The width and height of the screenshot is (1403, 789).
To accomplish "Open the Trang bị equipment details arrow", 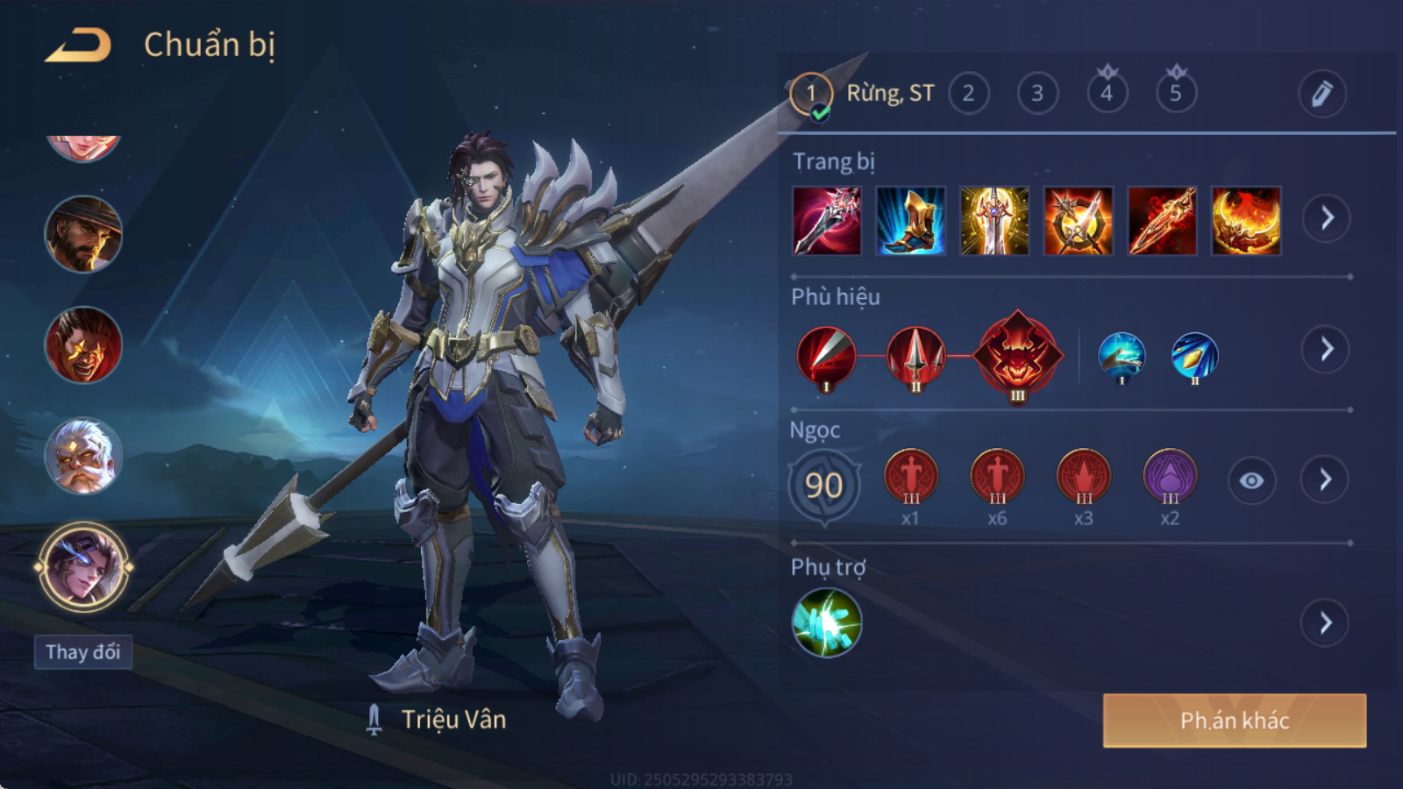I will 1326,218.
